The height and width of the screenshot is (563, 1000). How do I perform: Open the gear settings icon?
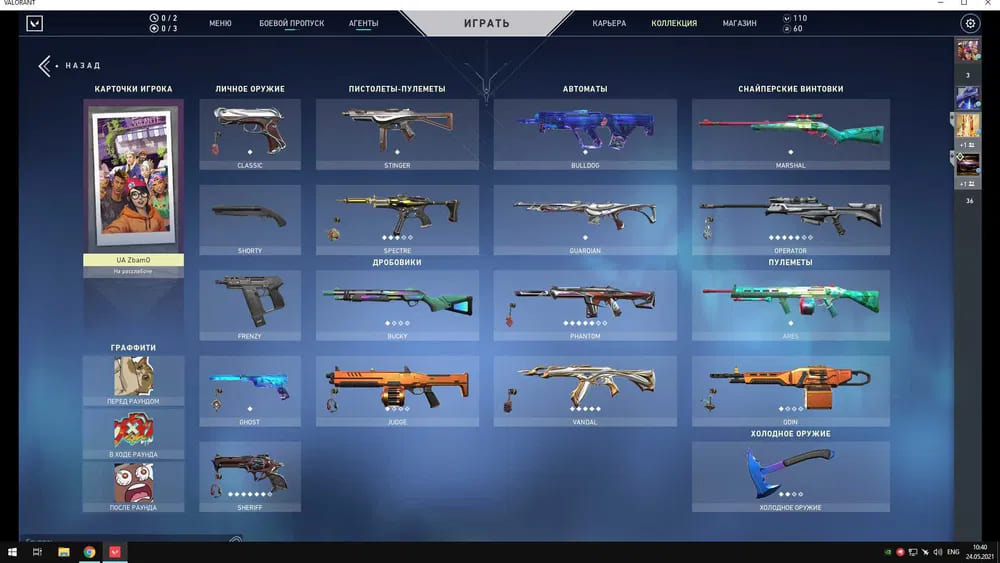coord(969,23)
